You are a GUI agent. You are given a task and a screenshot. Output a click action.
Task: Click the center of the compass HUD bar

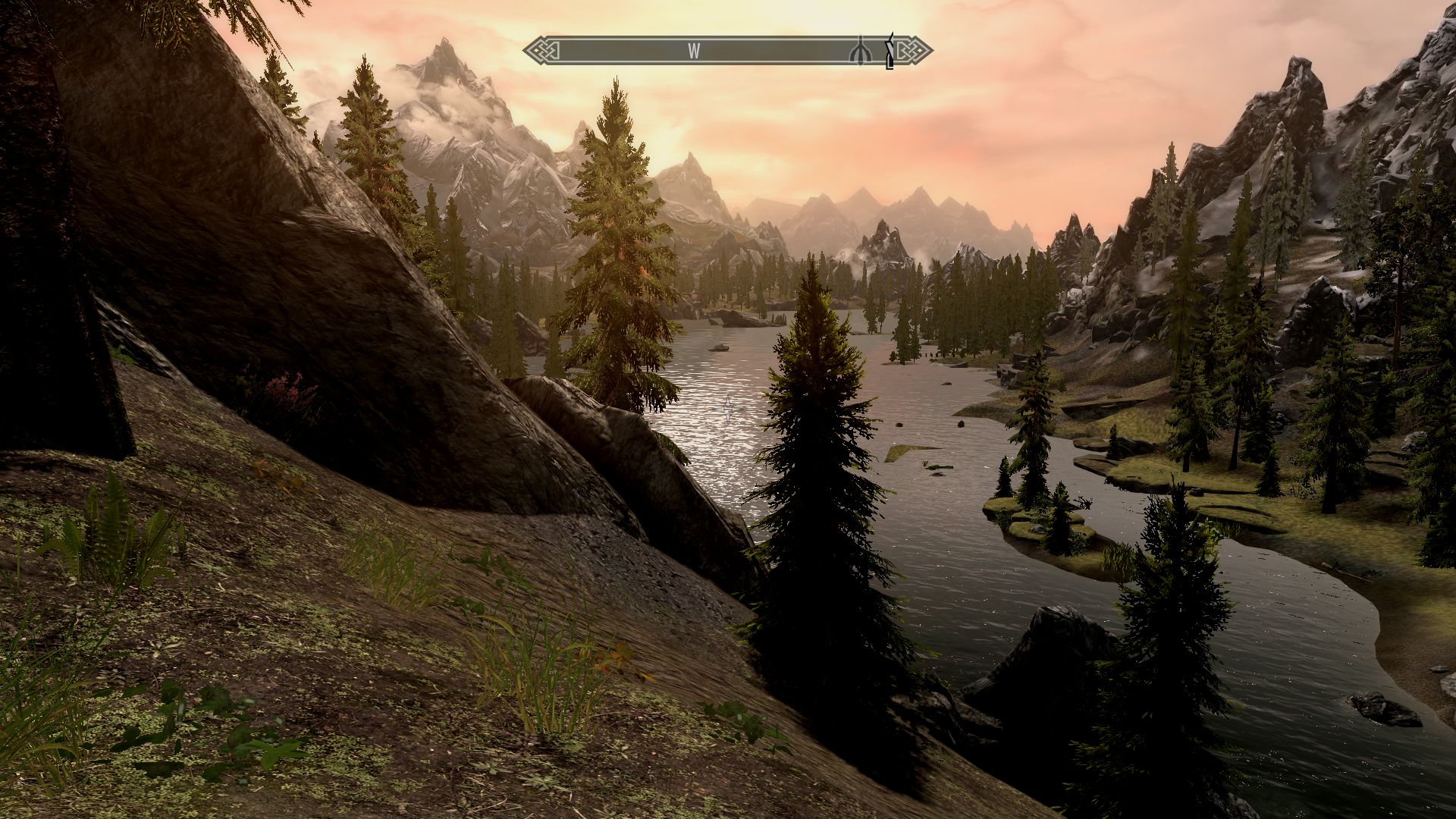tap(728, 51)
